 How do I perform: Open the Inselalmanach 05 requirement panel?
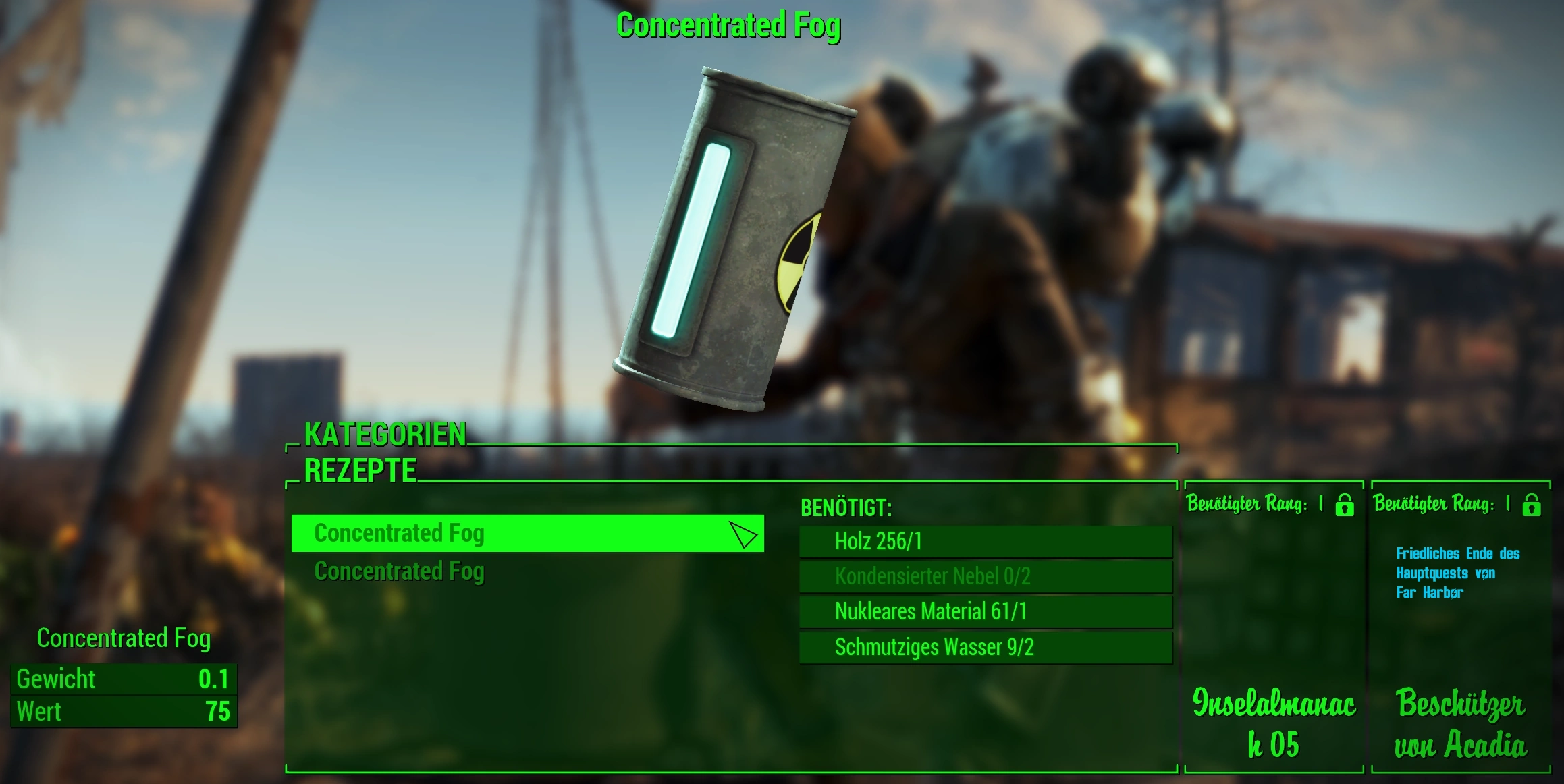(x=1274, y=627)
